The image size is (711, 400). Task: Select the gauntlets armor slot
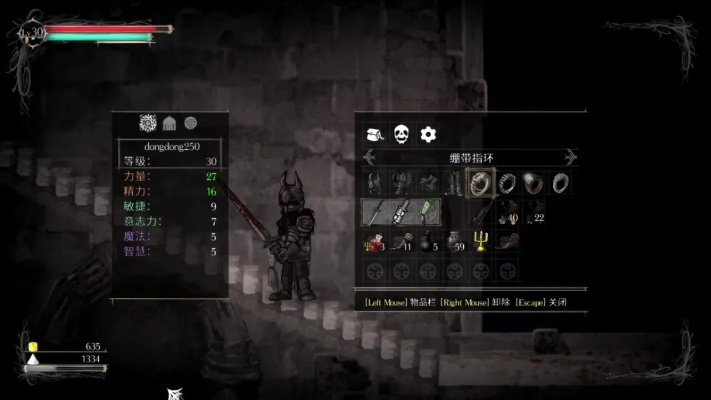tap(428, 182)
